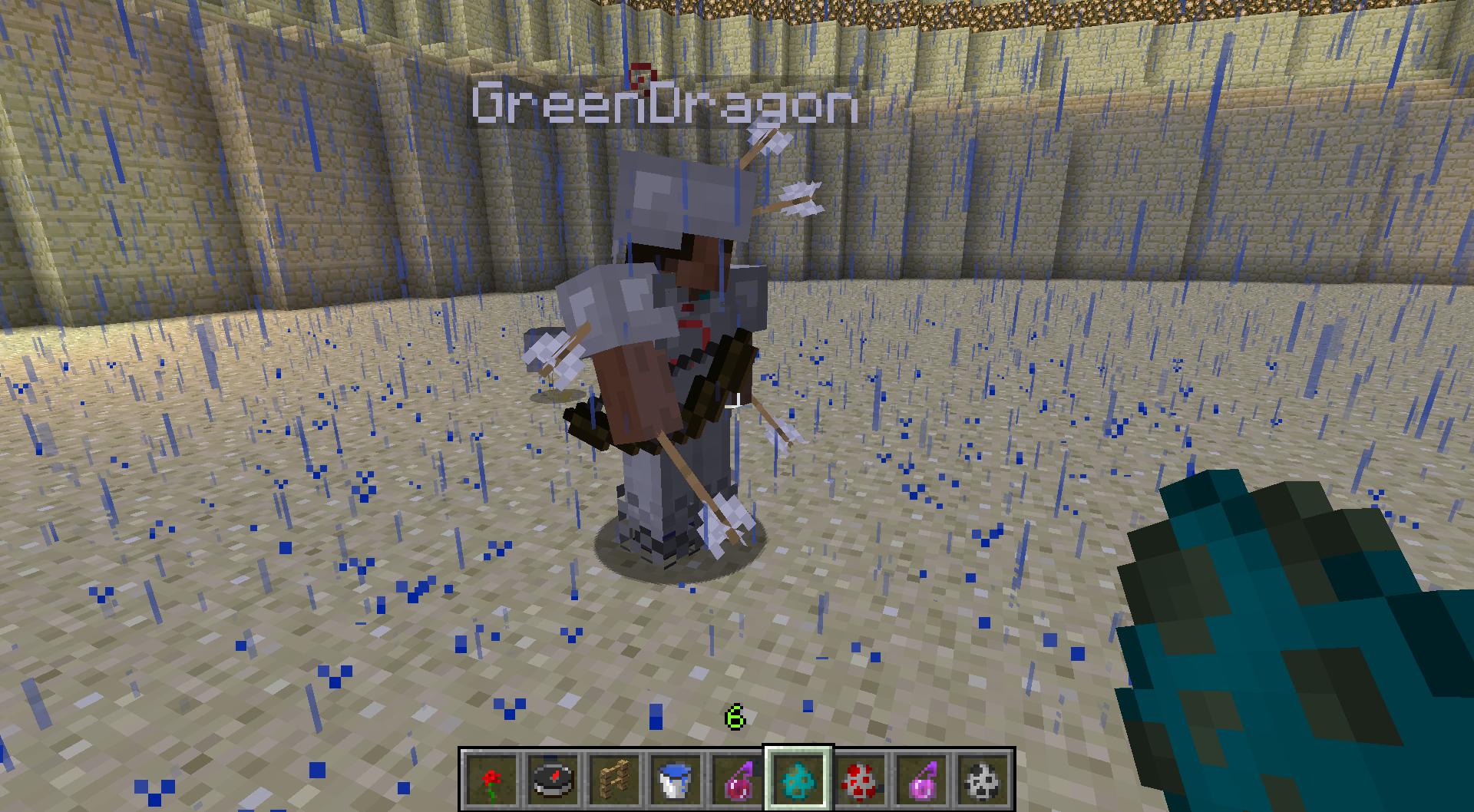Pick the black-and-white spawn egg slot
The width and height of the screenshot is (1474, 812).
983,780
